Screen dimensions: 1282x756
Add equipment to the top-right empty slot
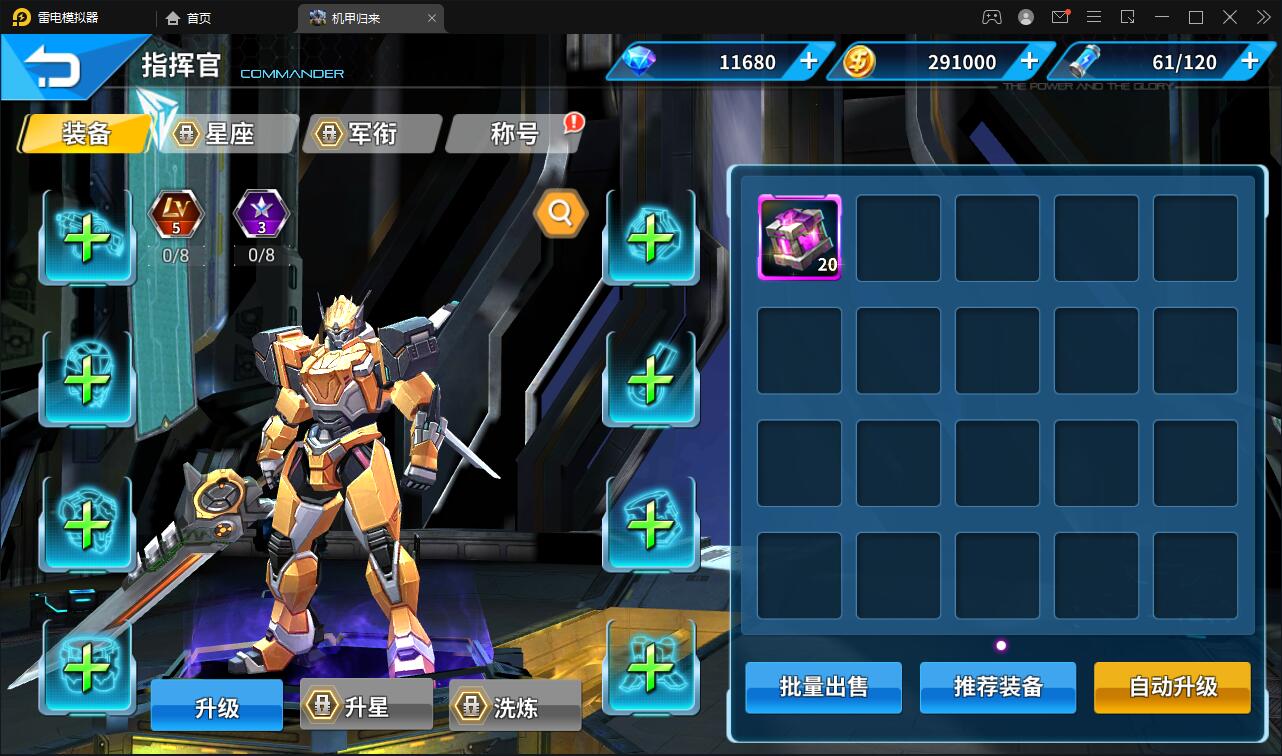pos(650,237)
